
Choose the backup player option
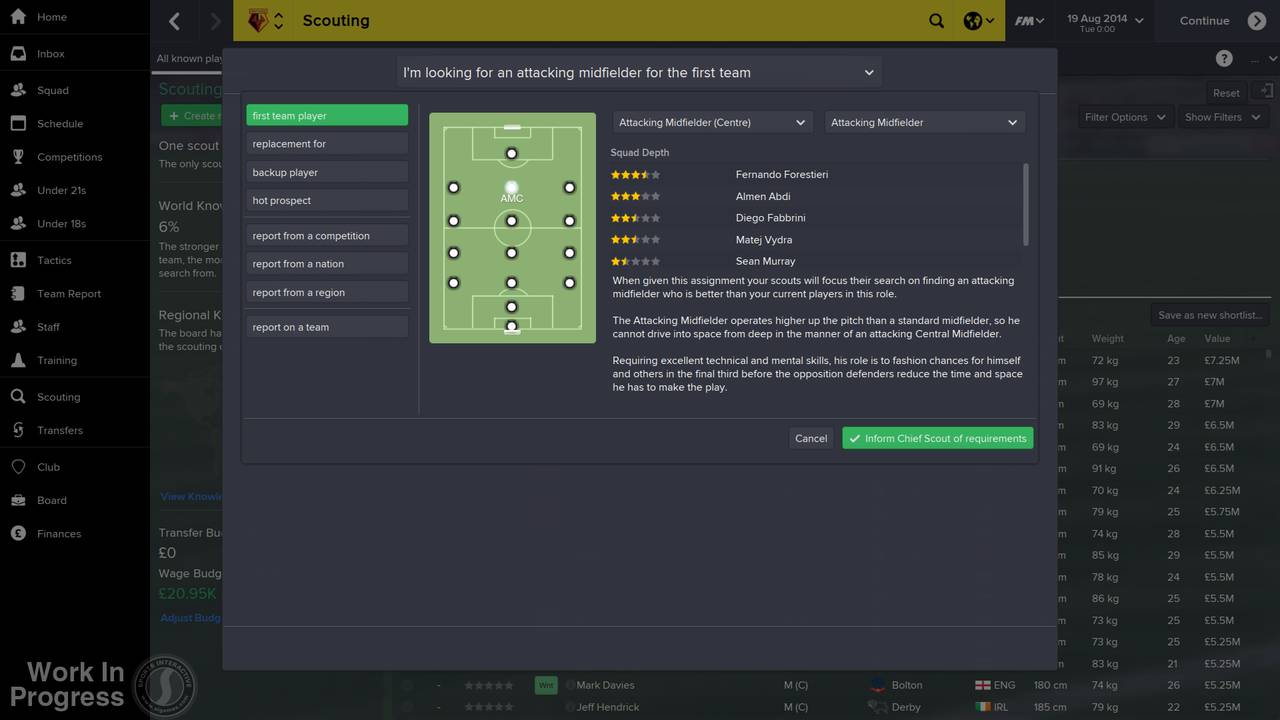pyautogui.click(x=326, y=171)
